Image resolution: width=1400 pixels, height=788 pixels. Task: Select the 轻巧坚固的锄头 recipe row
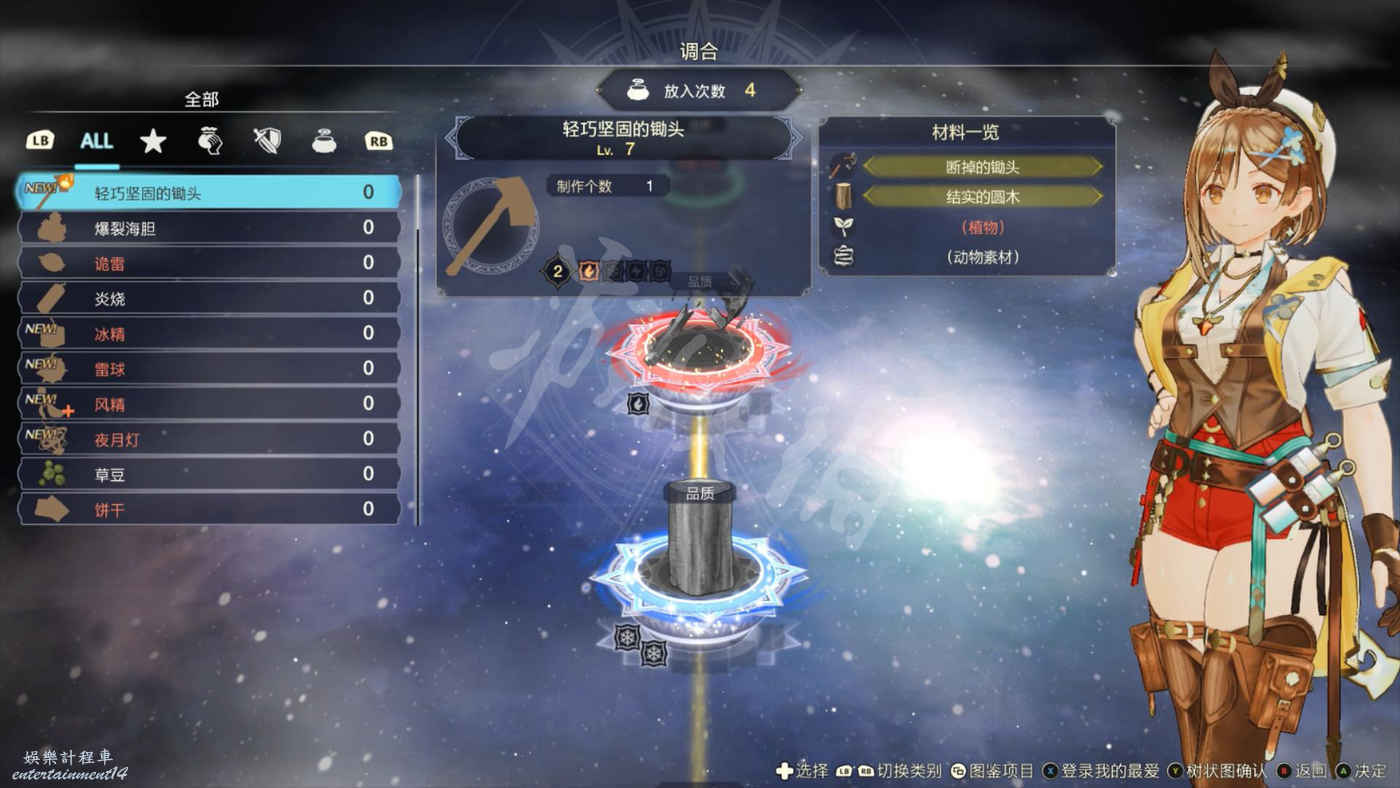(209, 193)
